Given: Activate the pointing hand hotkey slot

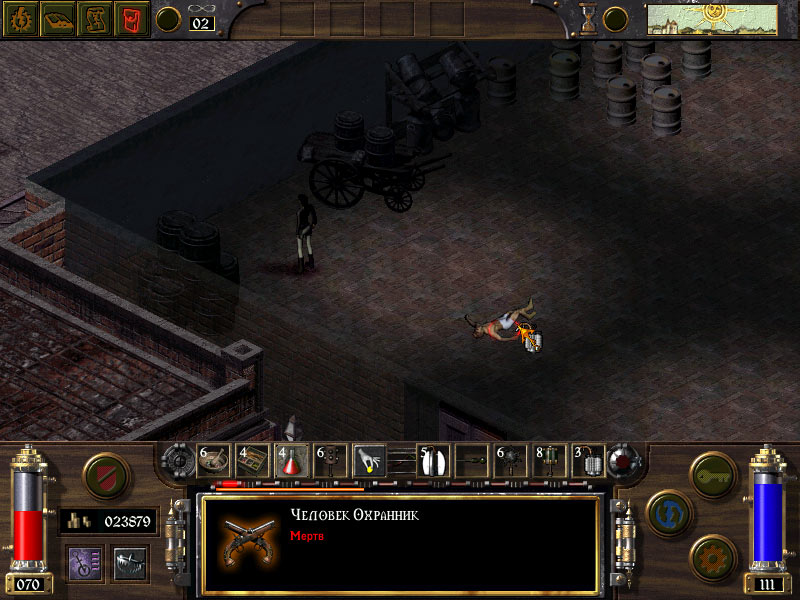Looking at the screenshot, I should coord(370,460).
